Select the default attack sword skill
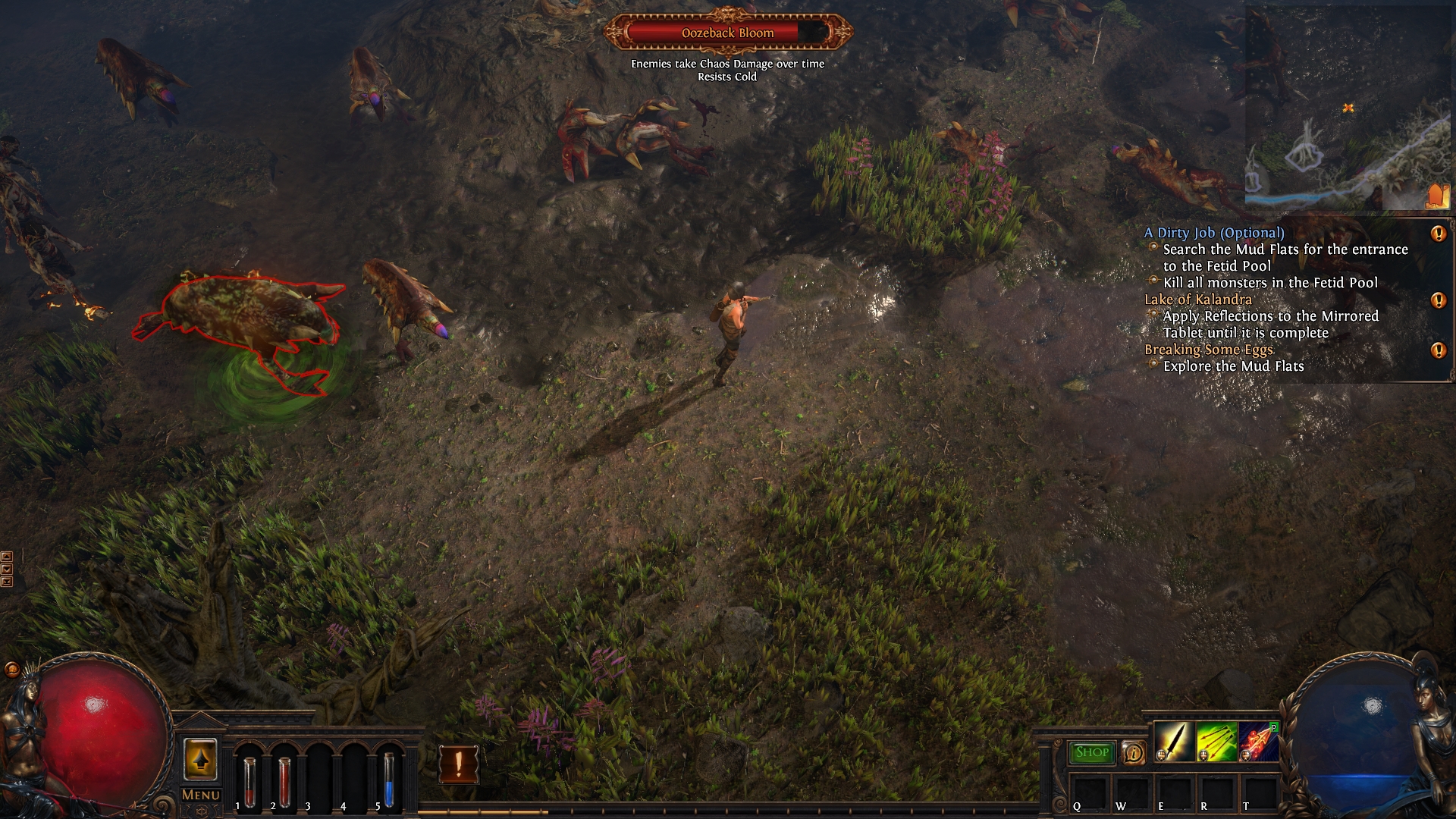This screenshot has height=819, width=1456. pyautogui.click(x=1173, y=742)
